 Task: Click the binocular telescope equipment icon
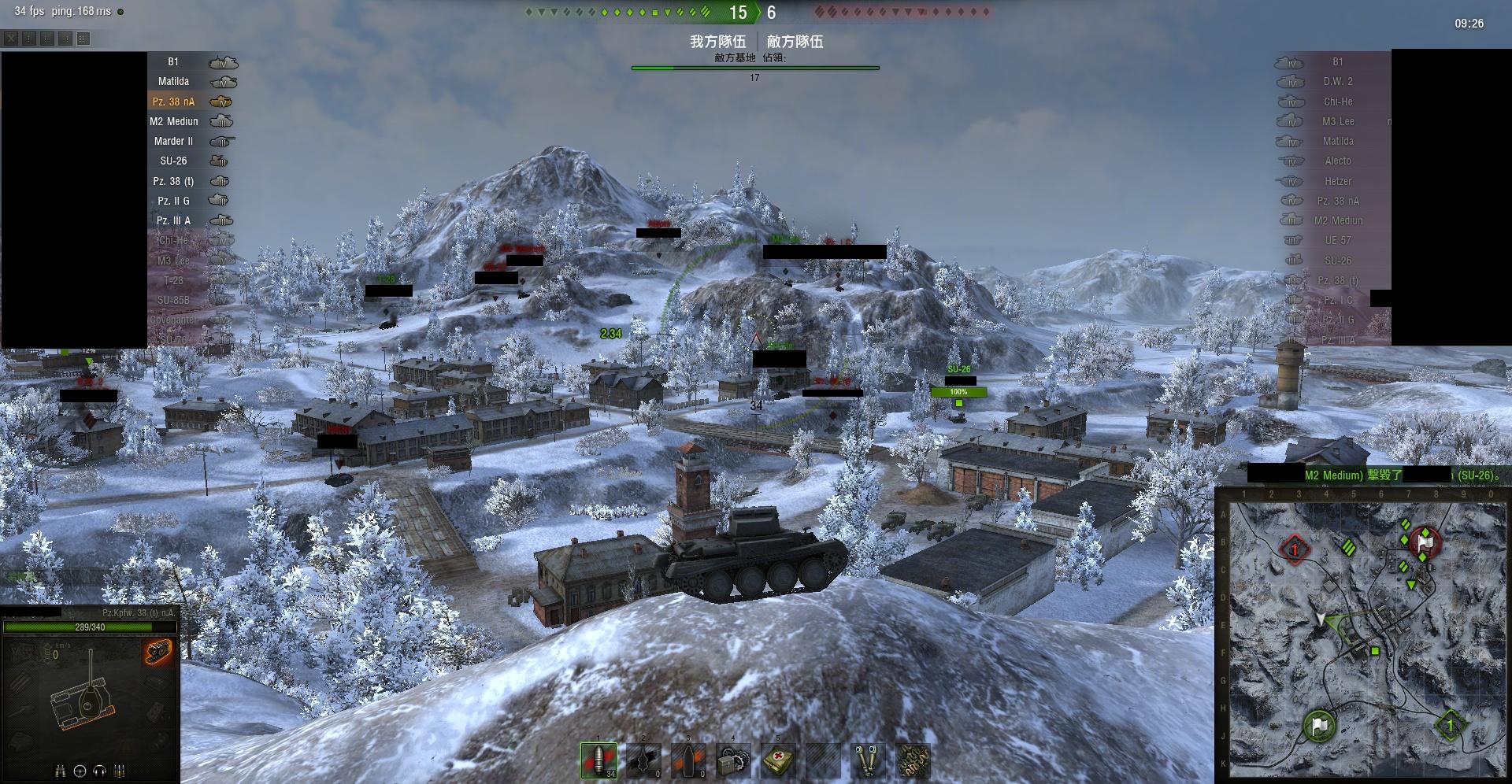click(868, 760)
